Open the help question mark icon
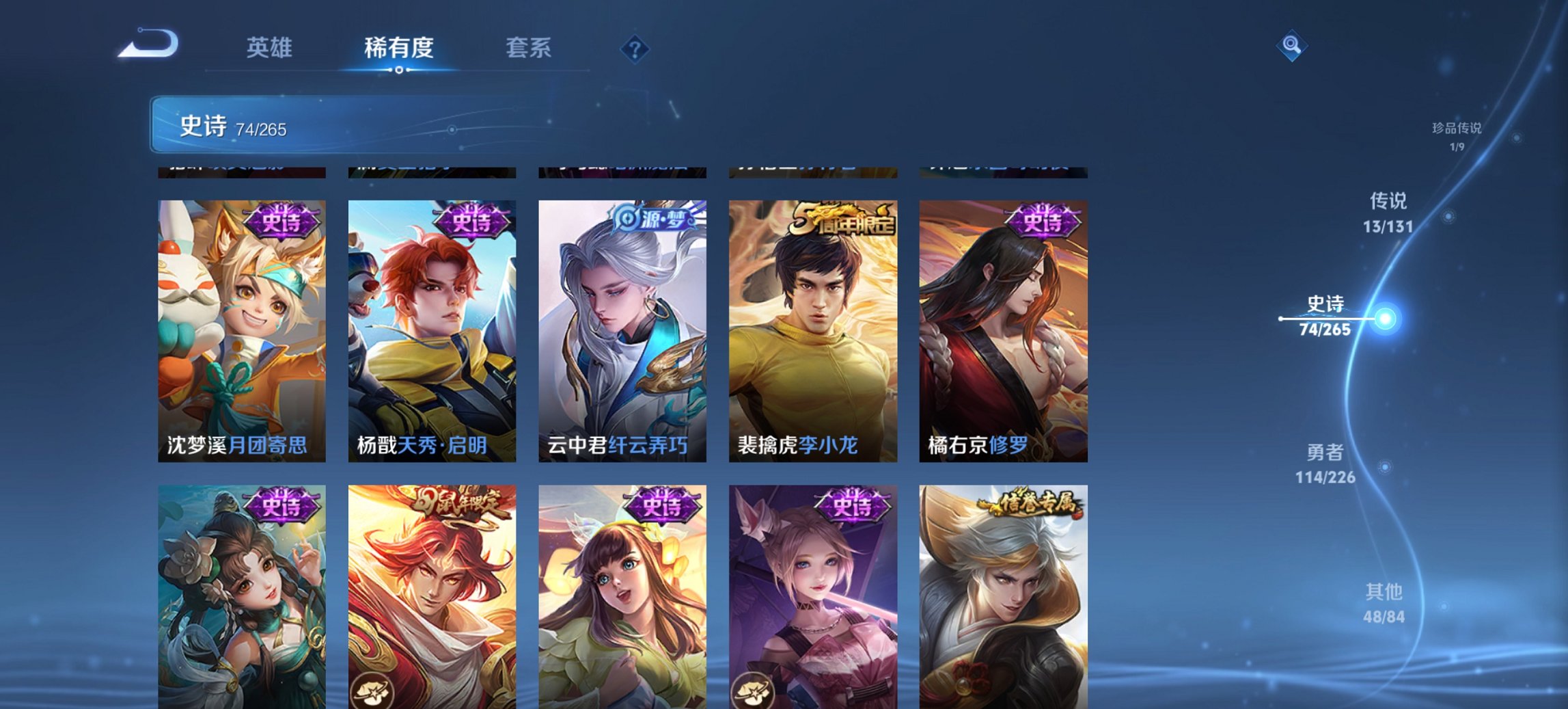This screenshot has width=1568, height=709. [635, 48]
